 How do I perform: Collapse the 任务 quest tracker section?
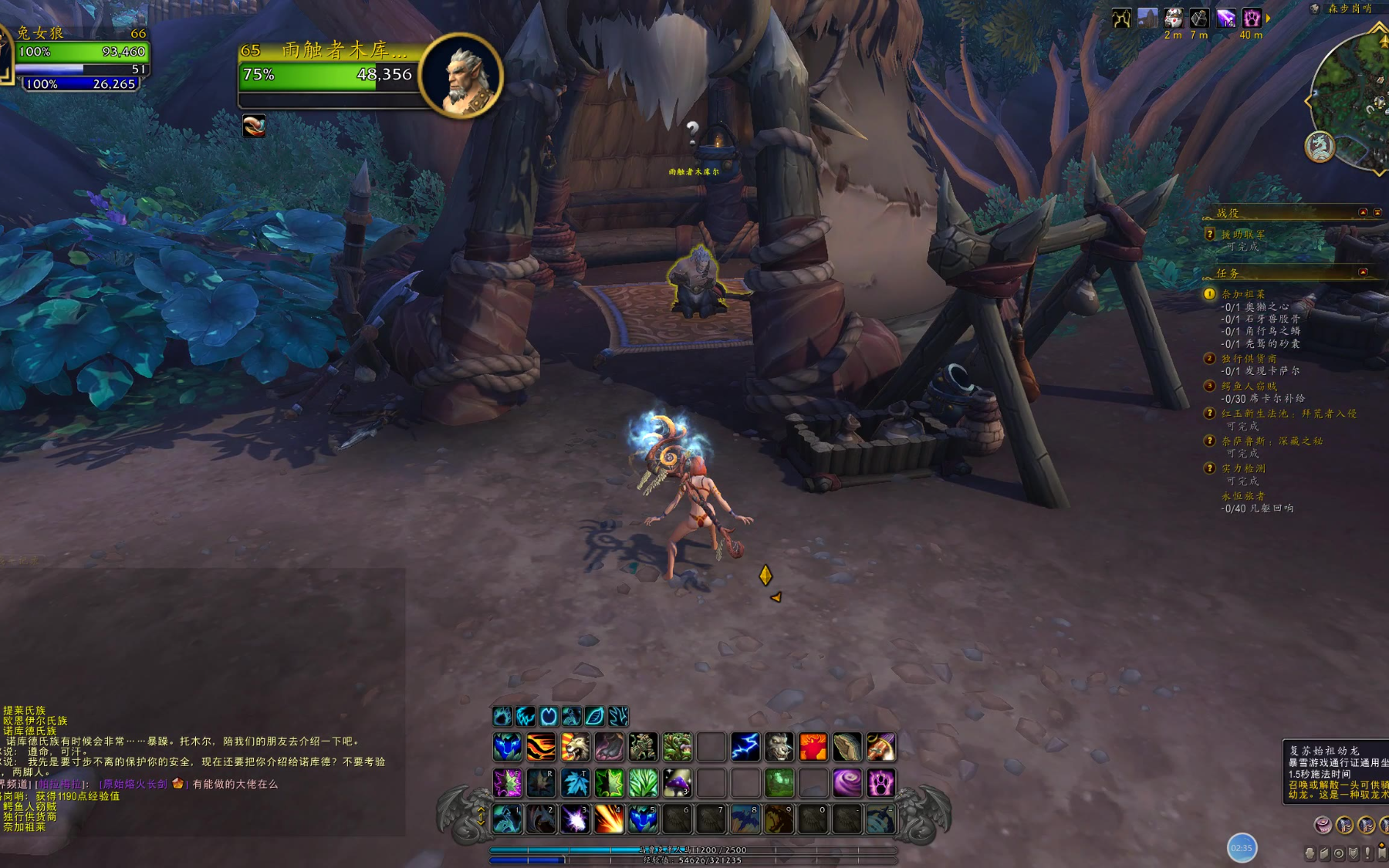[1363, 272]
